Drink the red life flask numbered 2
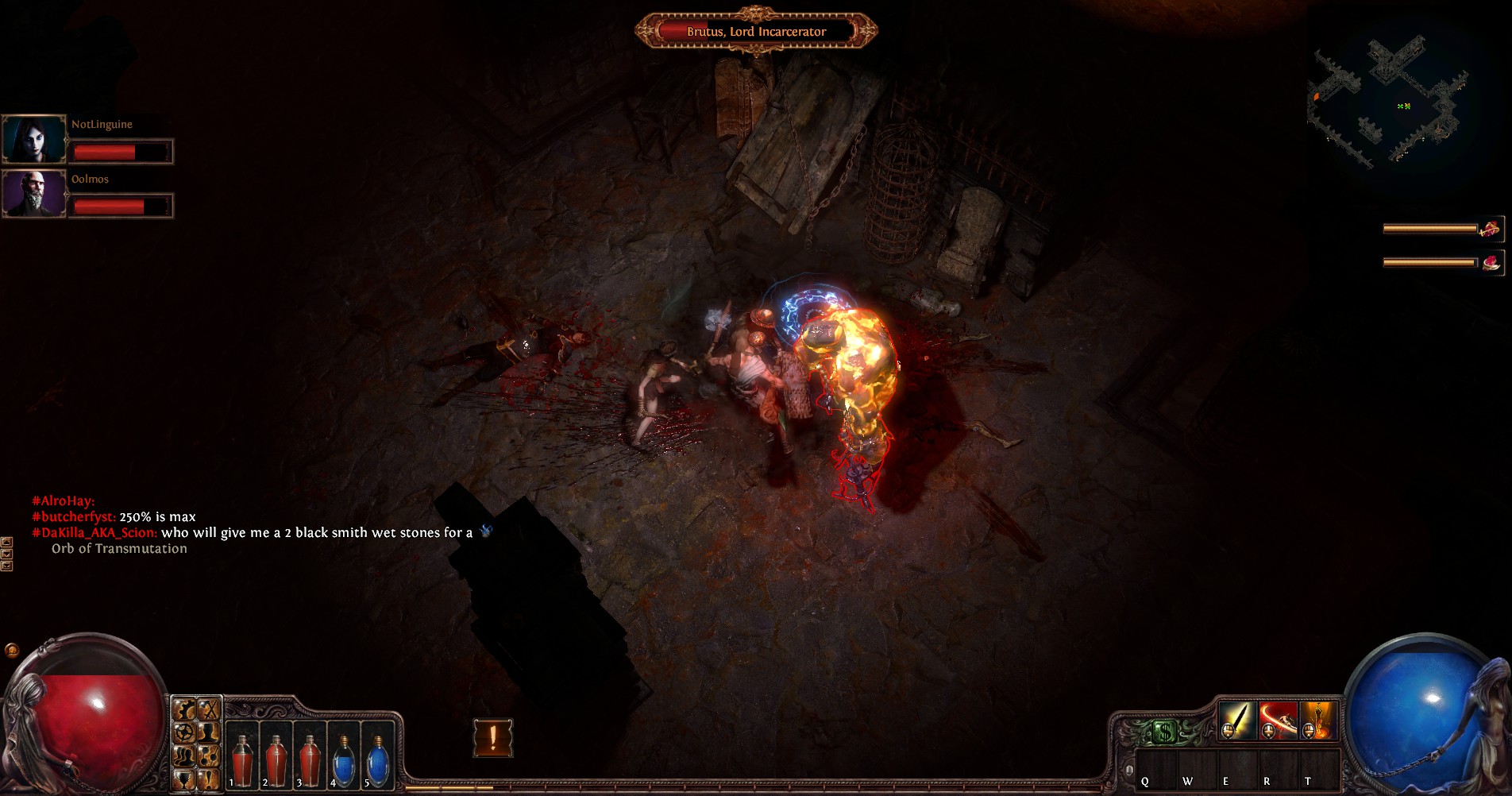The image size is (1512, 796). point(276,759)
